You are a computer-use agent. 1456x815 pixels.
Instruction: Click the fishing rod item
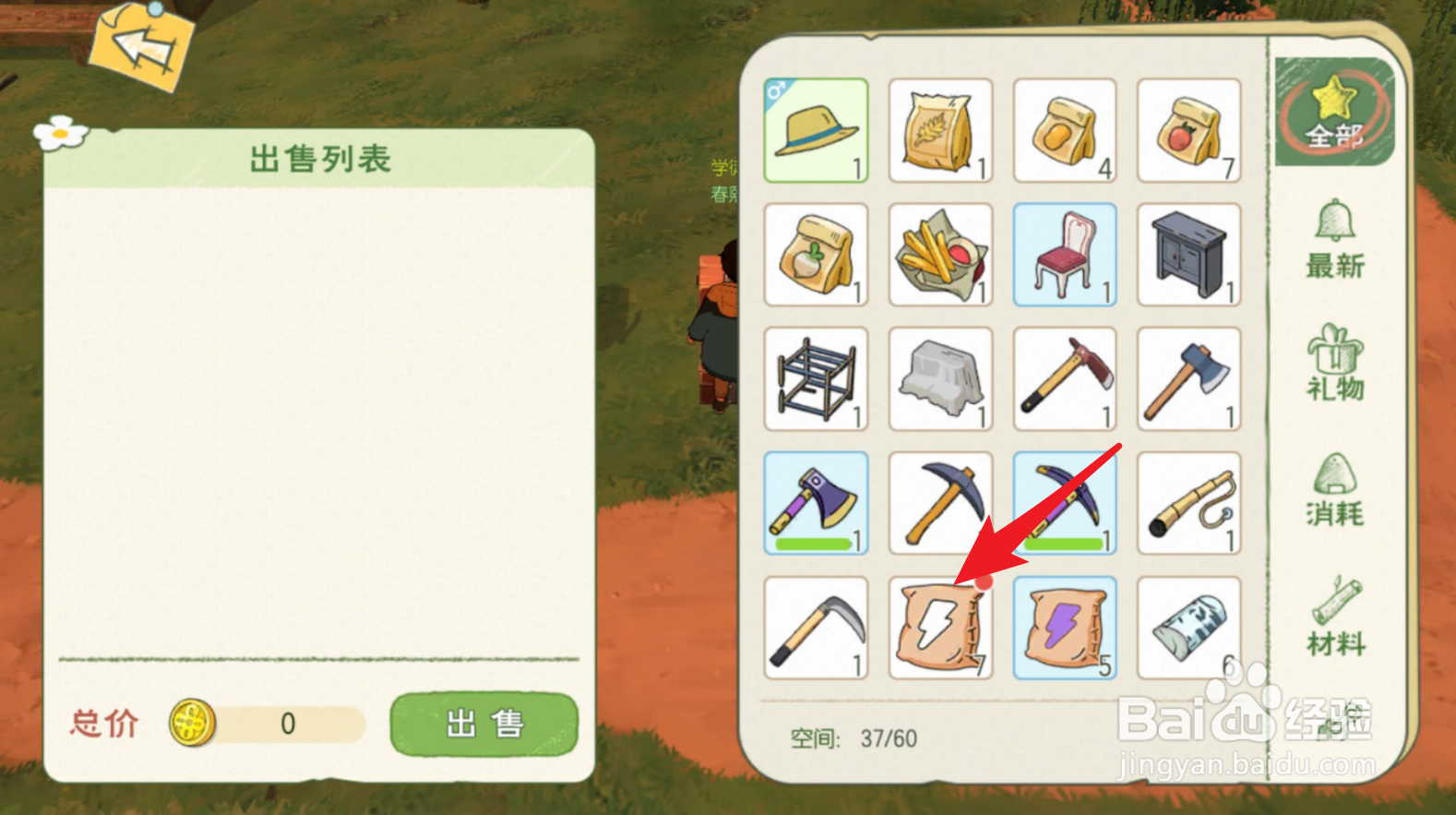1188,503
